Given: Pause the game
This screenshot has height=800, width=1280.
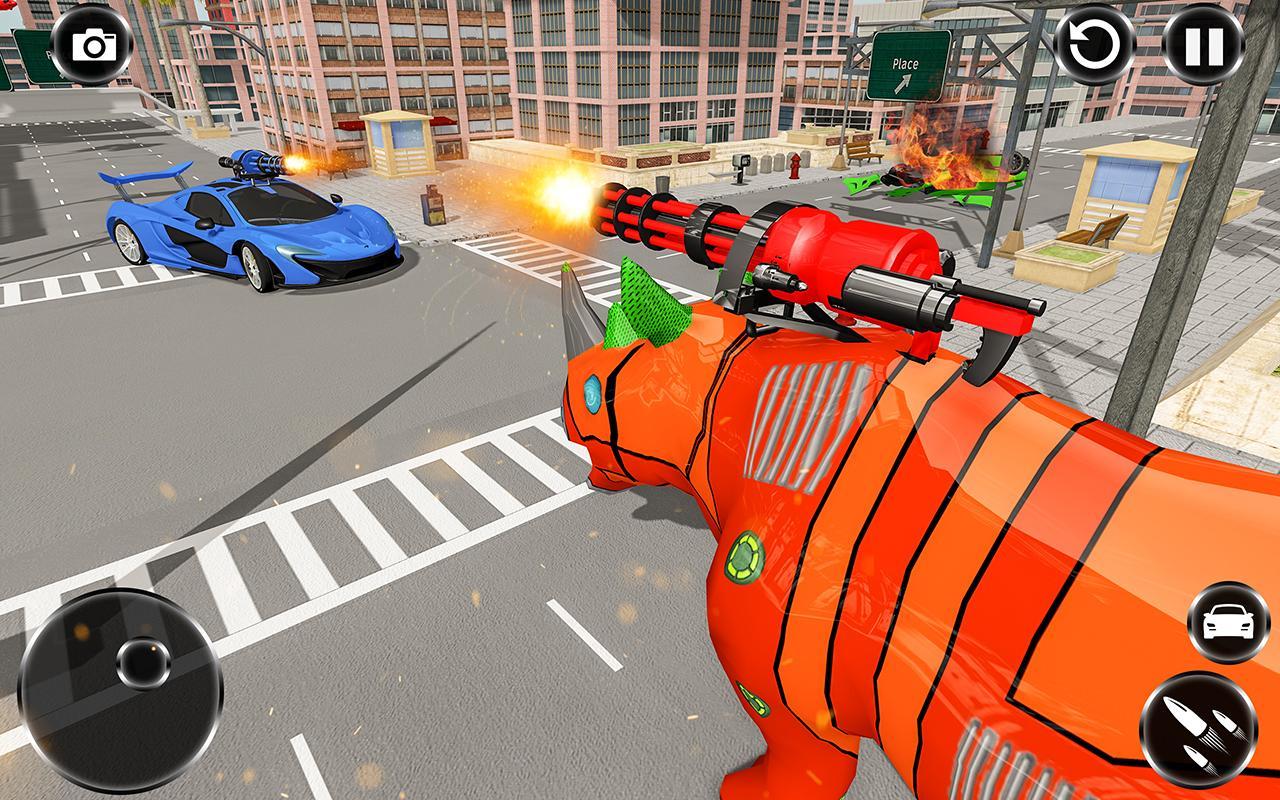Looking at the screenshot, I should (x=1204, y=44).
